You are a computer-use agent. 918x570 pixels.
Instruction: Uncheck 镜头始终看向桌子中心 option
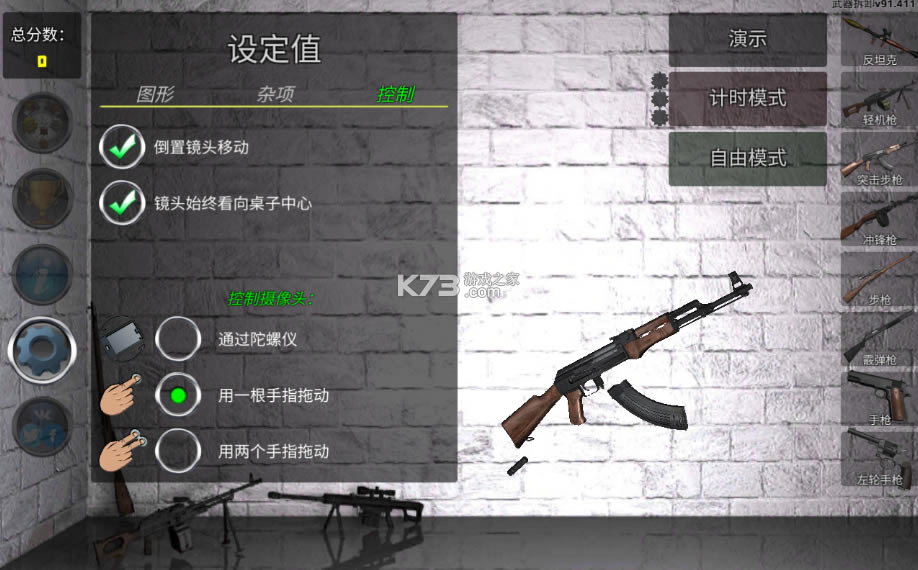(x=123, y=203)
